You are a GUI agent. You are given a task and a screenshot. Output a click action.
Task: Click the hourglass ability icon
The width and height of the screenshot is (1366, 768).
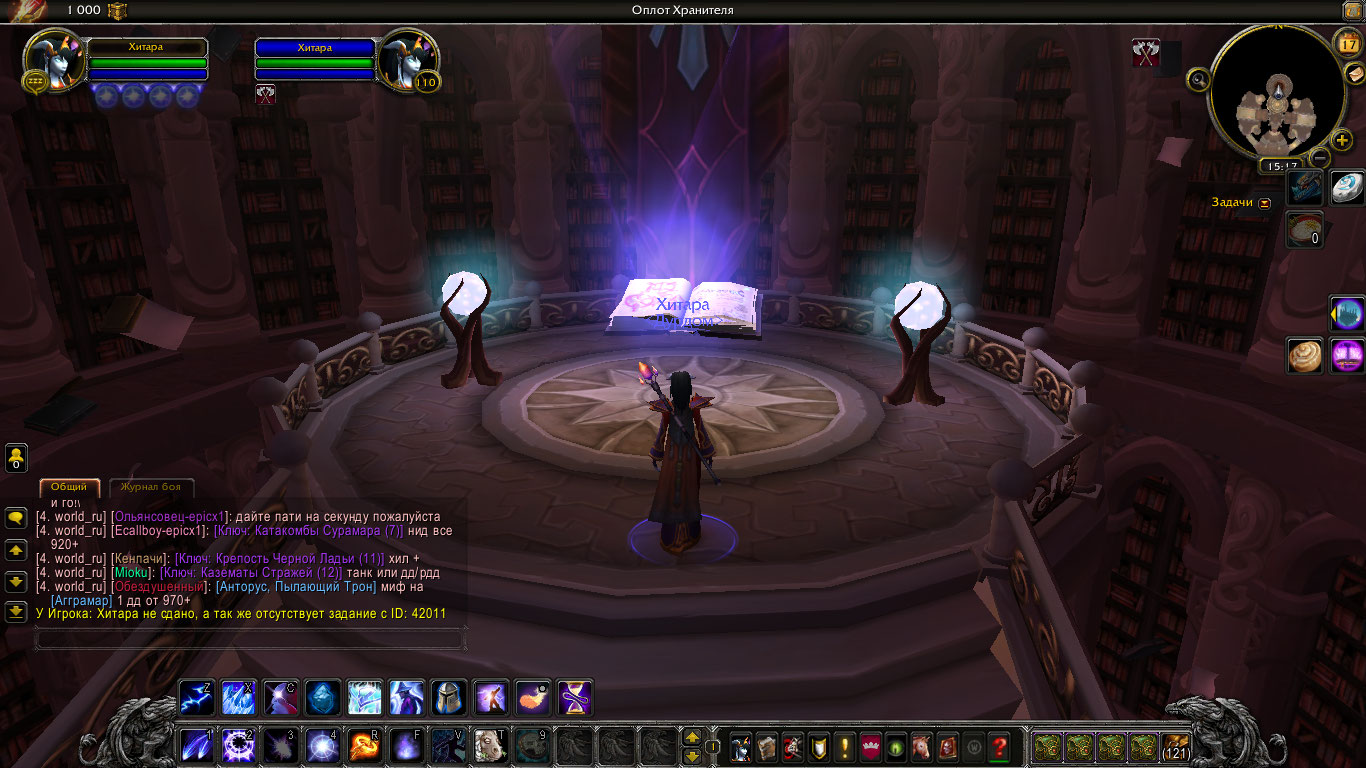[575, 697]
